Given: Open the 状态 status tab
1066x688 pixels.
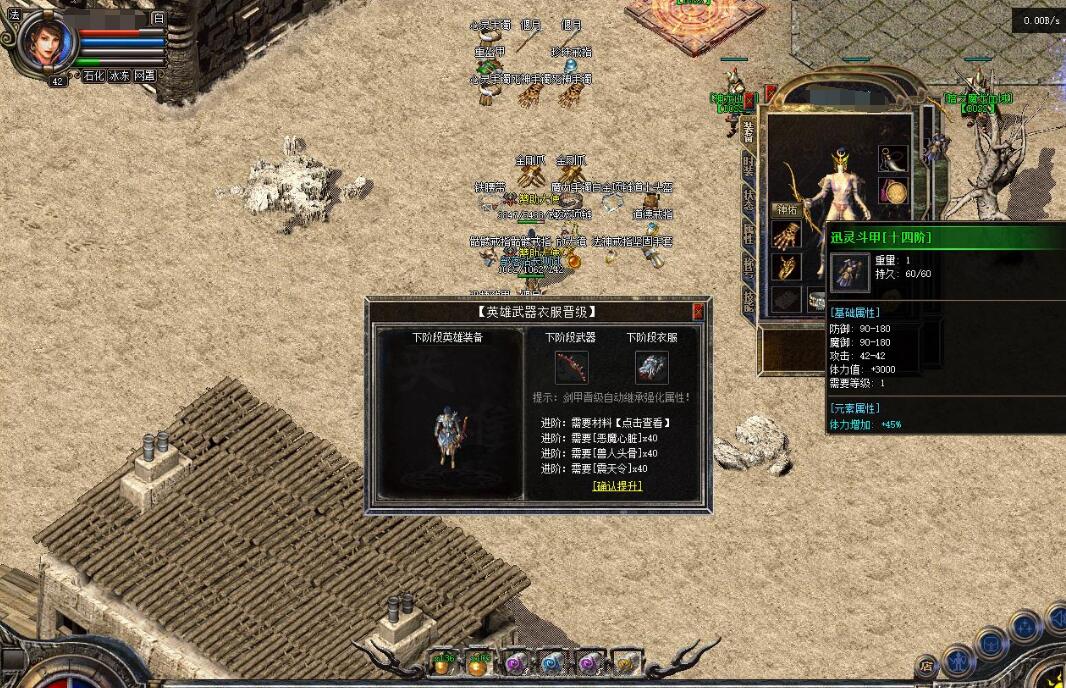Looking at the screenshot, I should pyautogui.click(x=748, y=200).
